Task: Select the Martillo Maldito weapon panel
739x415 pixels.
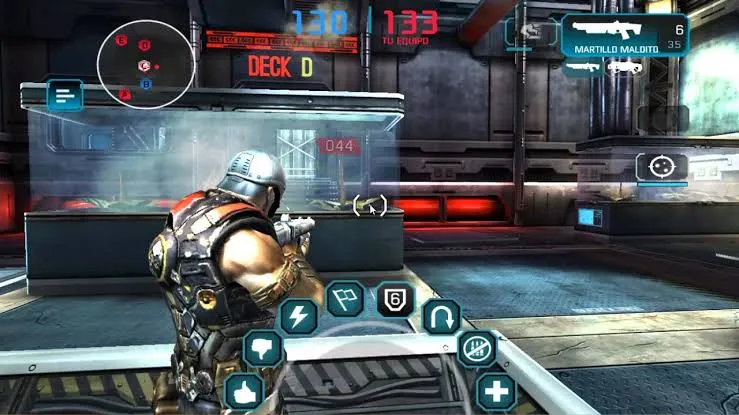Action: point(625,36)
